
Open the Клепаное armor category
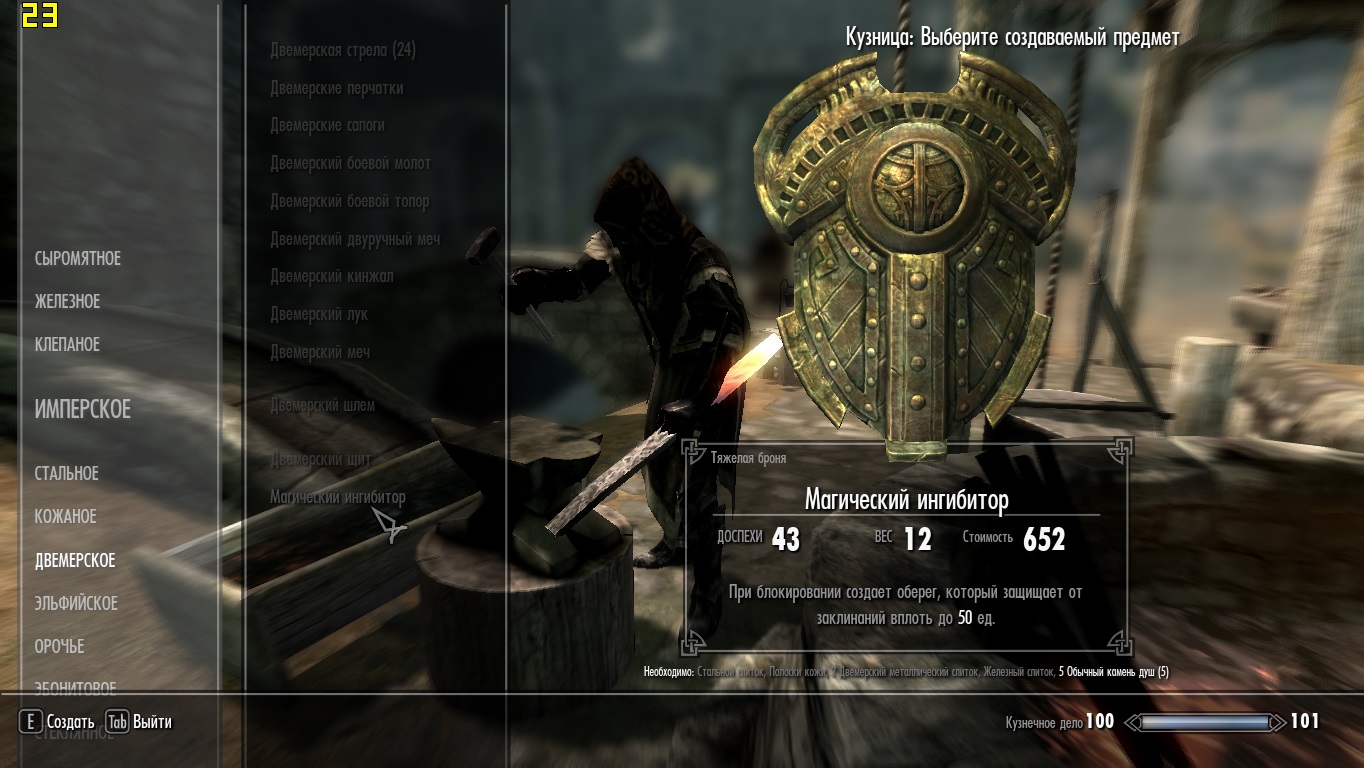tap(68, 345)
